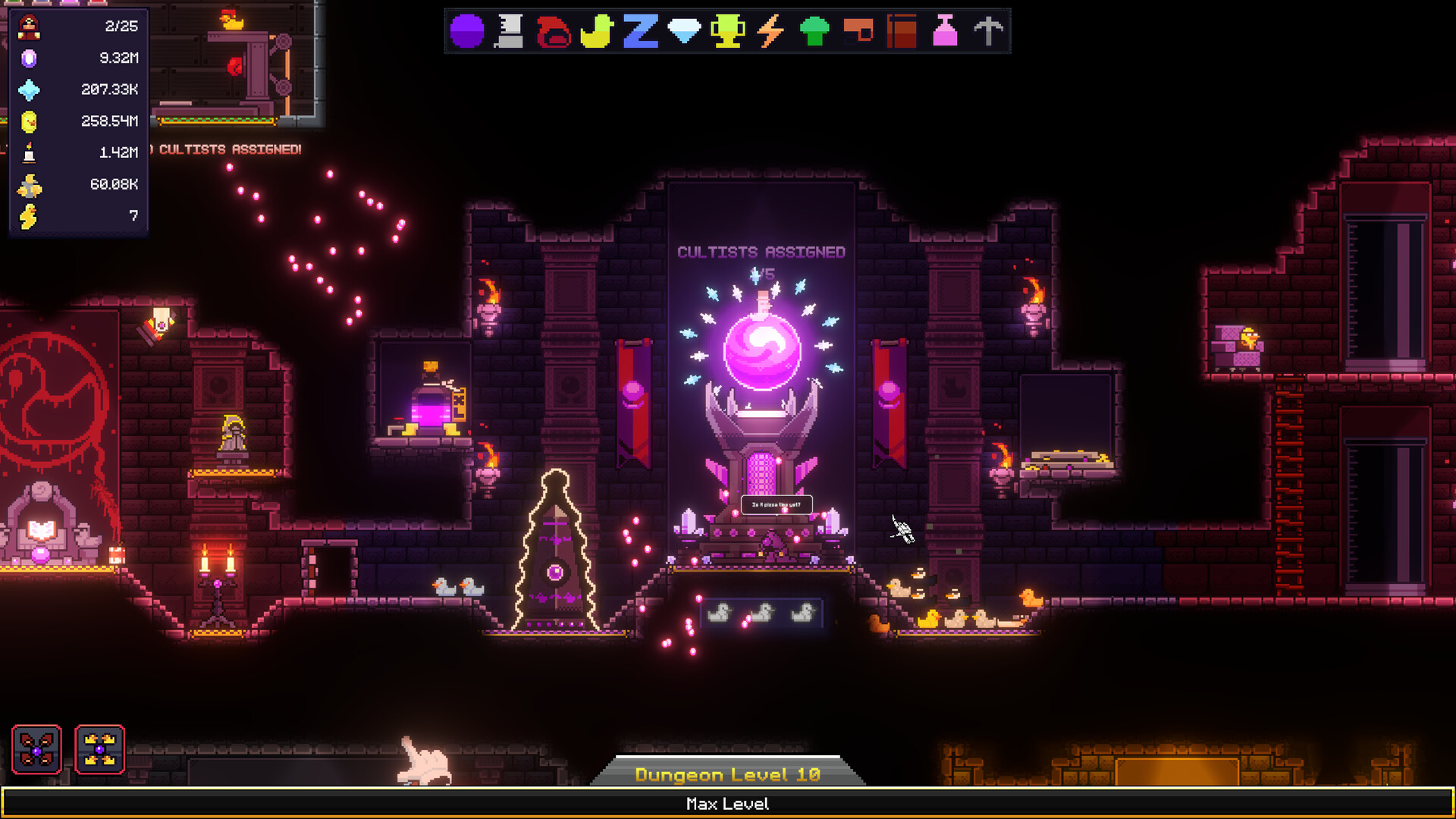Choose the yellow duck toolbar icon
Image resolution: width=1456 pixels, height=819 pixels.
pyautogui.click(x=597, y=32)
